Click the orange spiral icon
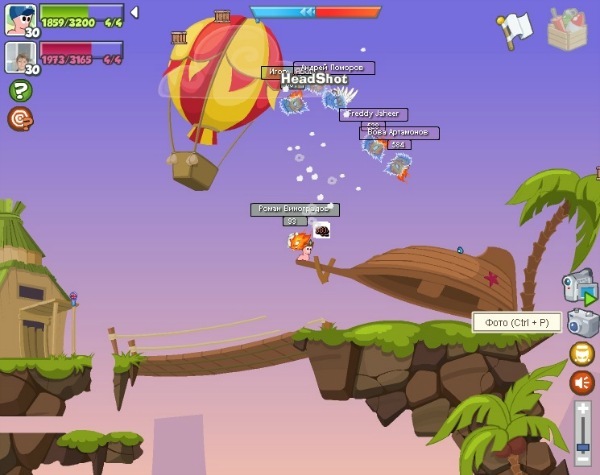 (x=19, y=119)
